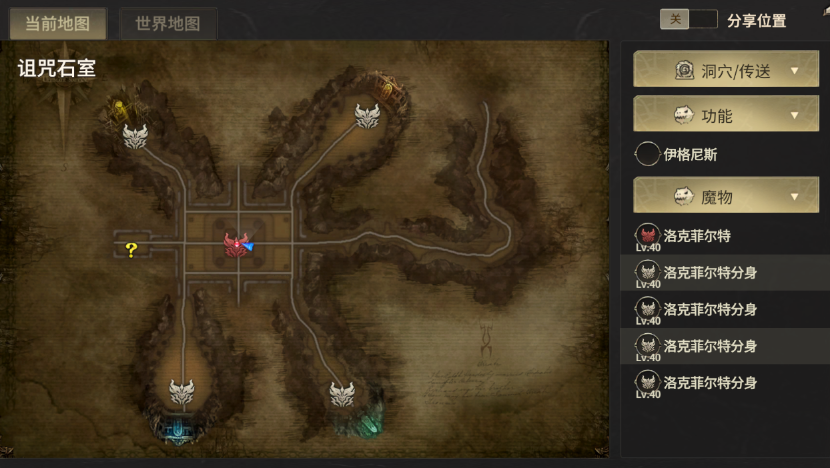Click the yellow question mark map marker
This screenshot has width=830, height=468.
tap(131, 249)
